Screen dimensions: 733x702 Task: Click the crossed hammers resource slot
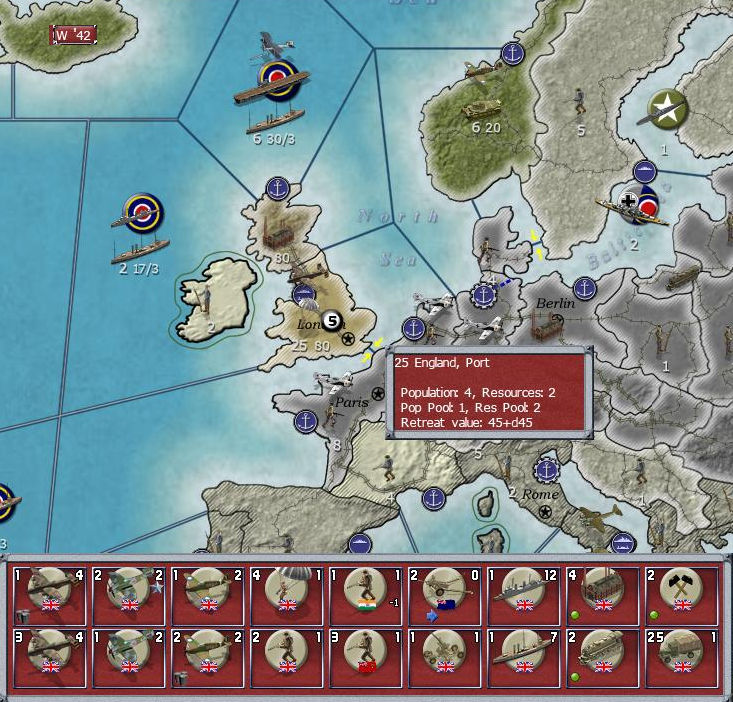[x=681, y=595]
